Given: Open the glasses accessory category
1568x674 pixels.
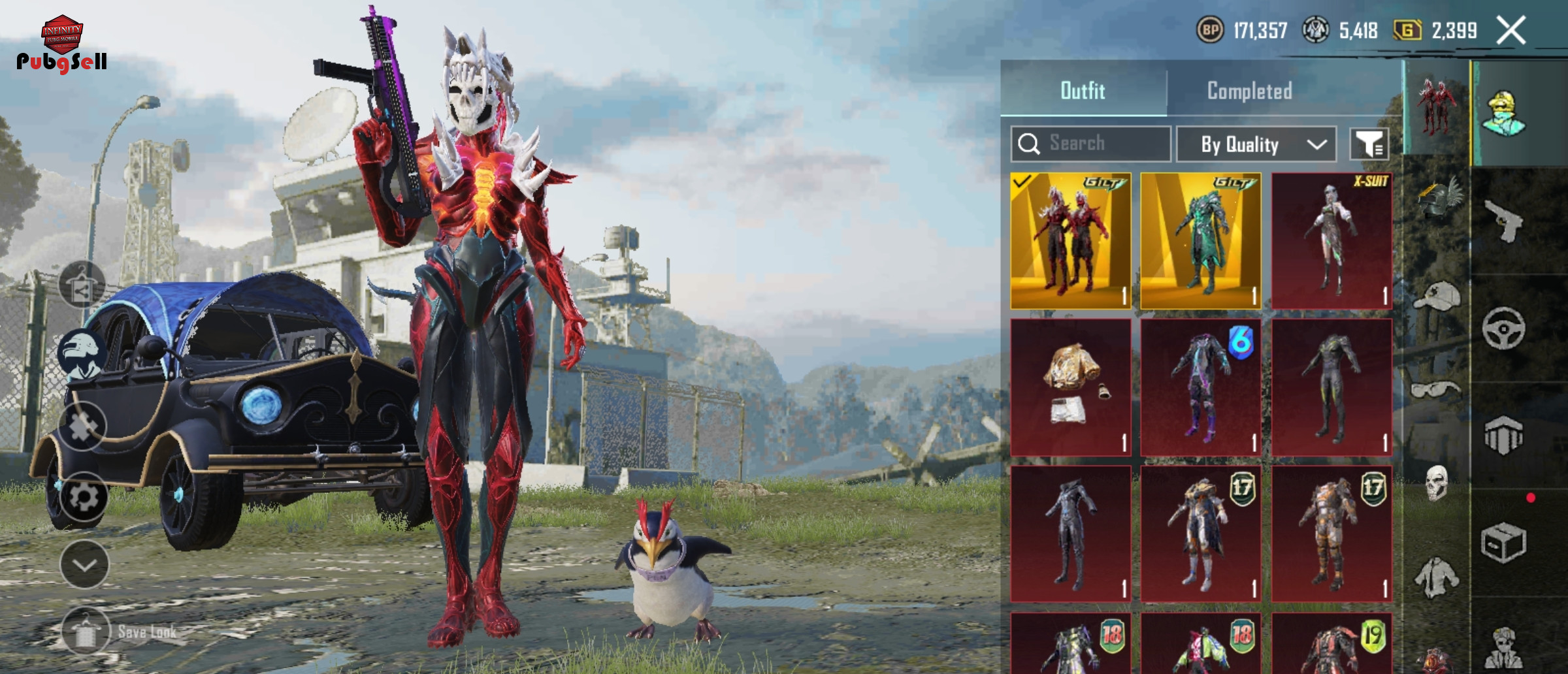Looking at the screenshot, I should tap(1437, 390).
